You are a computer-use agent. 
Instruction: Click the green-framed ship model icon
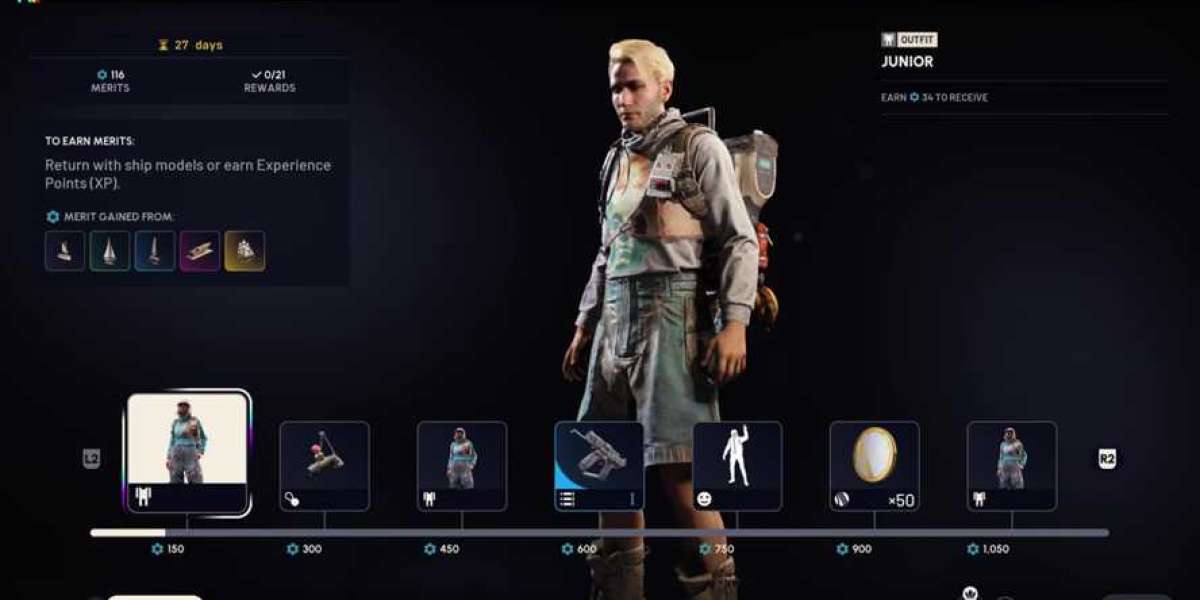point(110,251)
